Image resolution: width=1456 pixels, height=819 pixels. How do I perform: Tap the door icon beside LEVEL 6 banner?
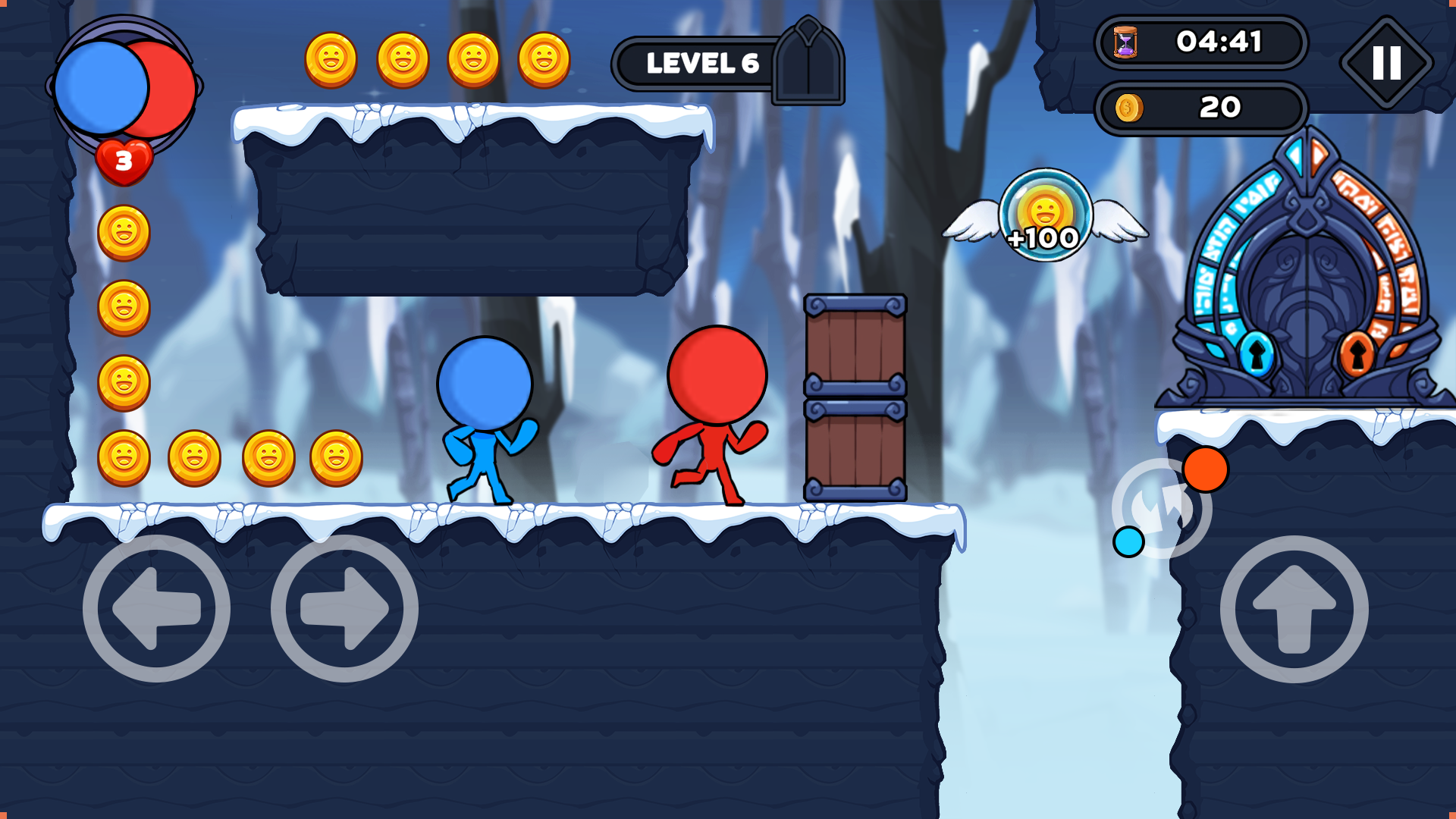[x=809, y=61]
